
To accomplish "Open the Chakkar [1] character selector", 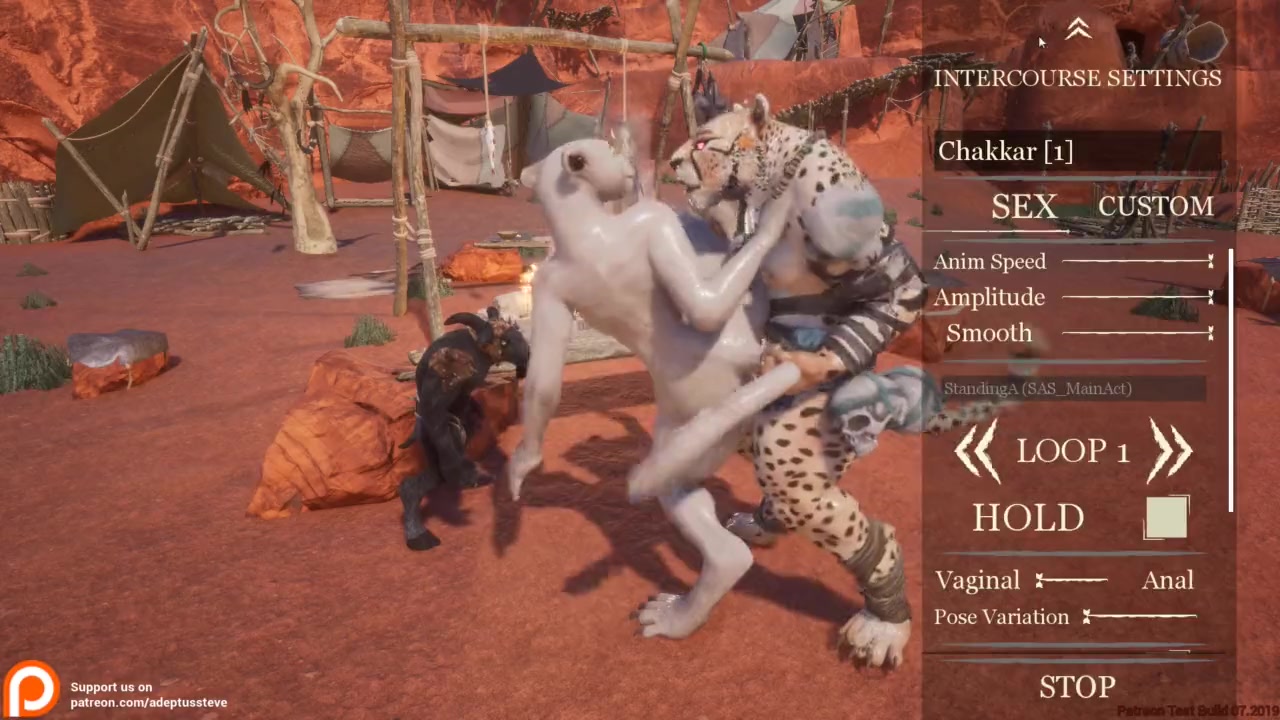I will click(x=1077, y=151).
